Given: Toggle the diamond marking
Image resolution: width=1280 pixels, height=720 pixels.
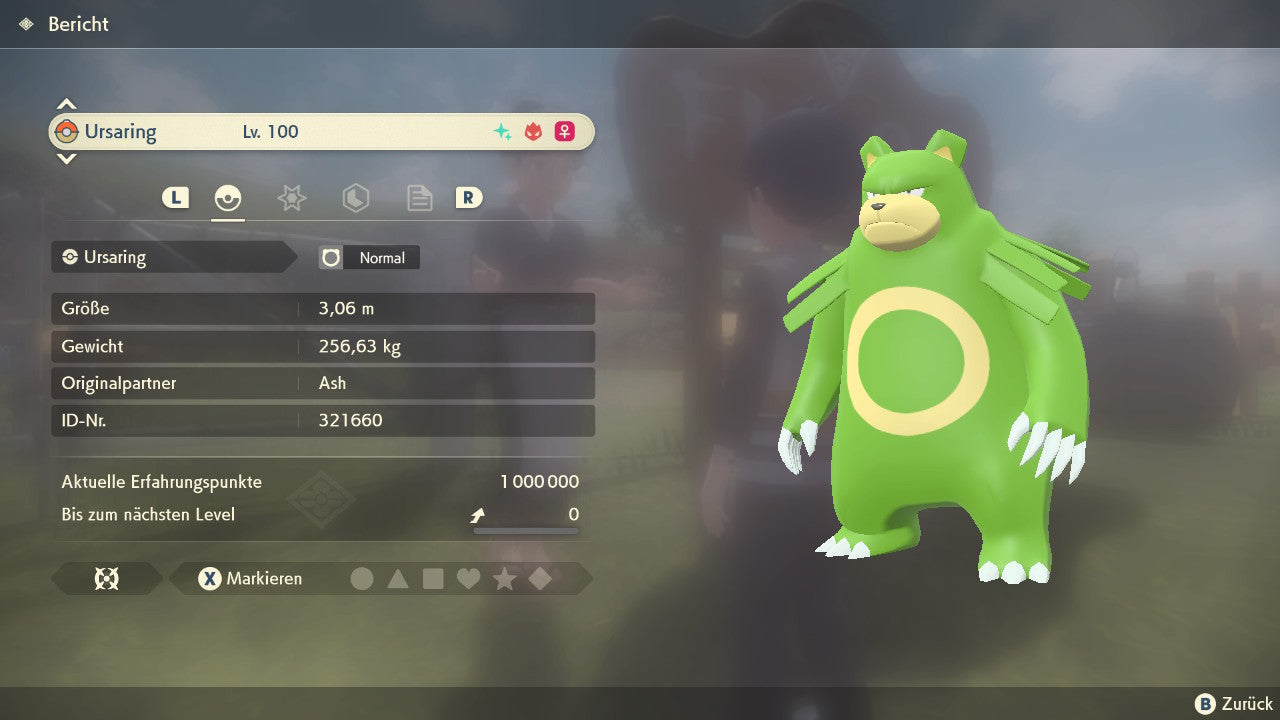Looking at the screenshot, I should coord(540,579).
